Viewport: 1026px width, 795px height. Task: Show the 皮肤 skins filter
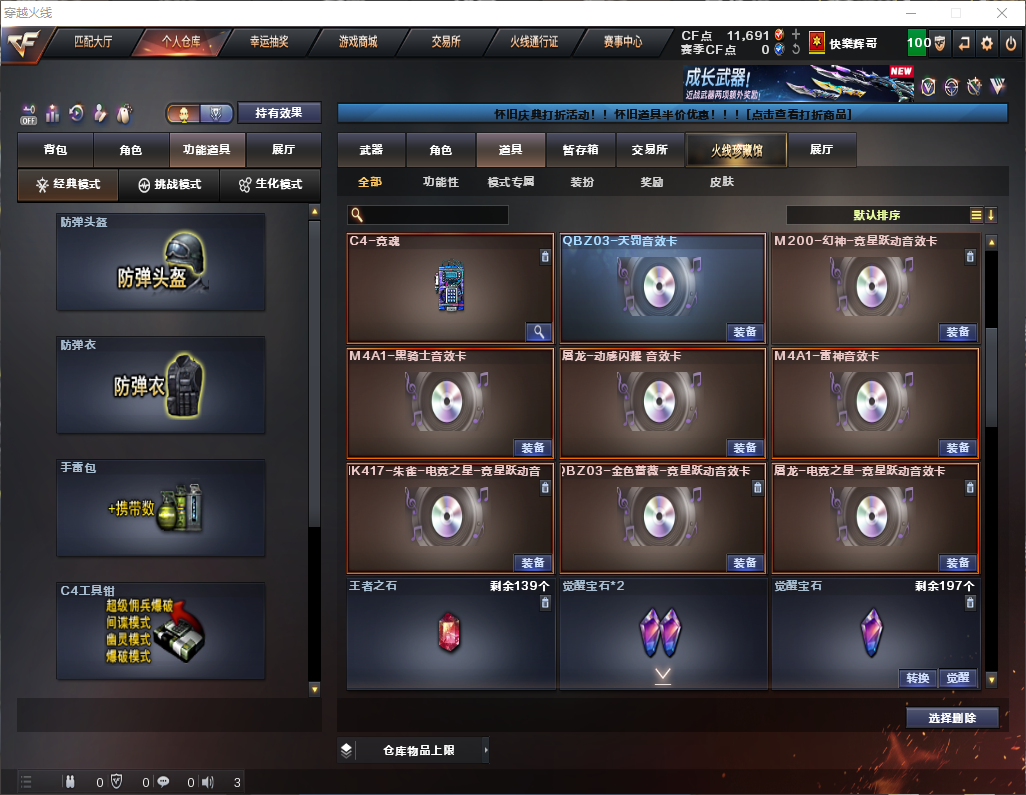pyautogui.click(x=721, y=182)
